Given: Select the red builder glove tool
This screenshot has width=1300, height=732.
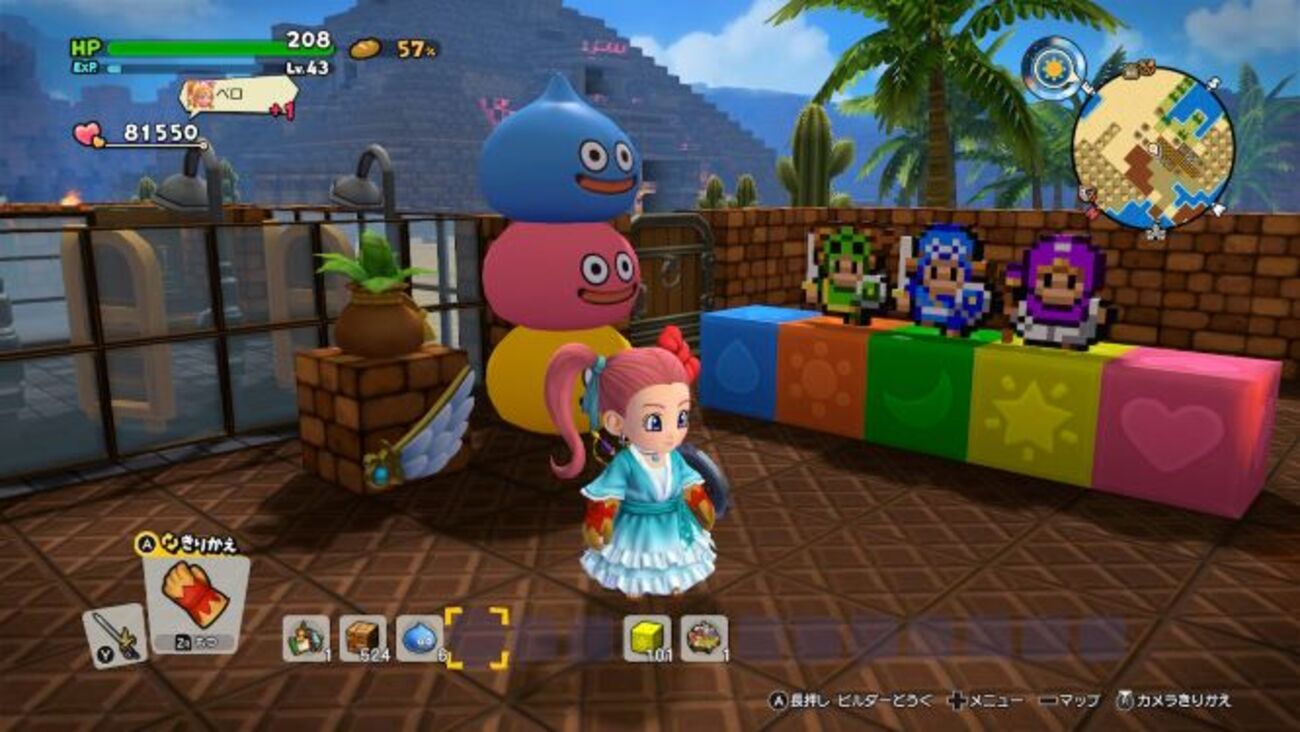Looking at the screenshot, I should (195, 597).
